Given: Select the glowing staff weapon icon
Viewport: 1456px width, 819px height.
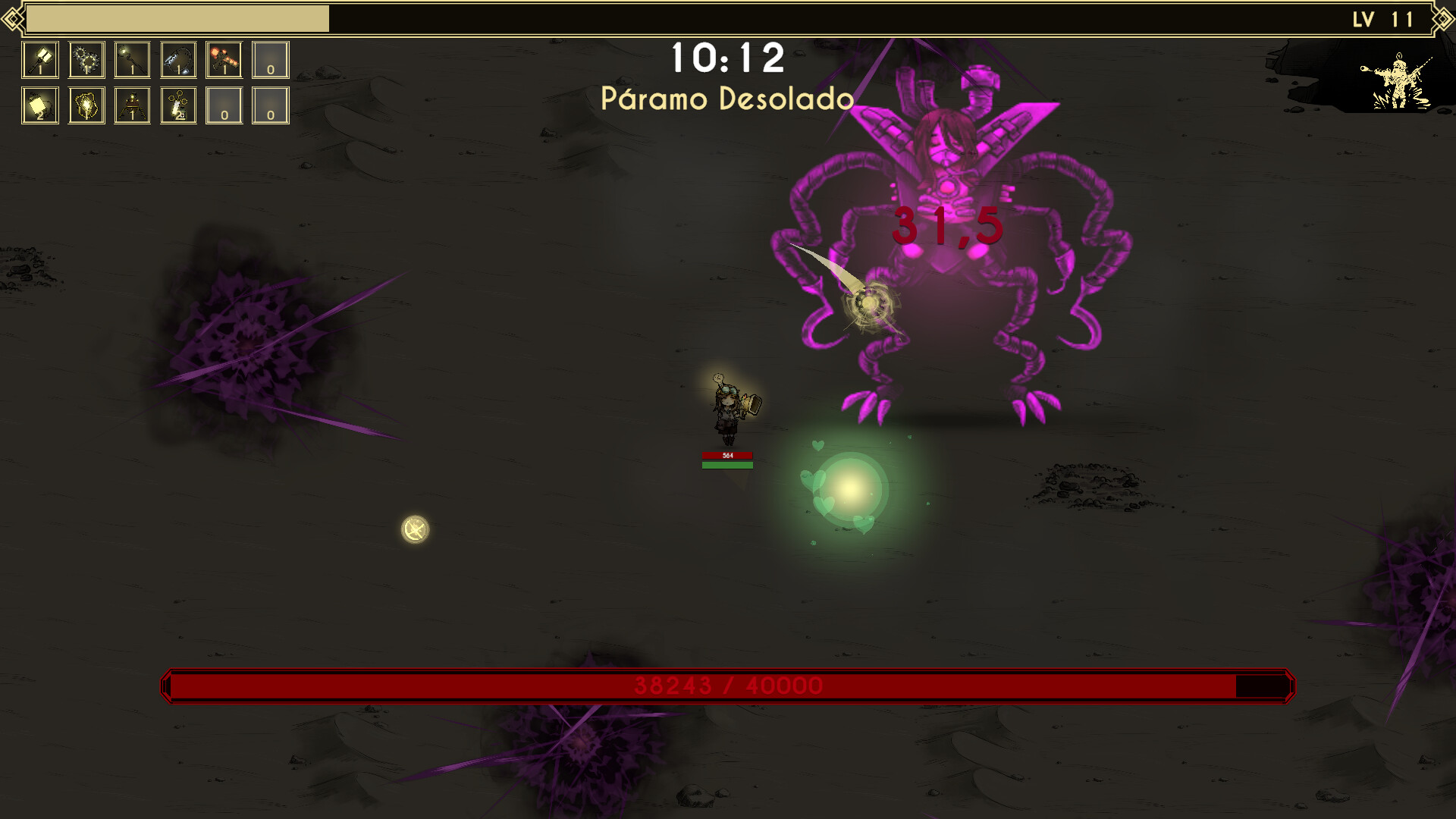Looking at the screenshot, I should pos(131,60).
